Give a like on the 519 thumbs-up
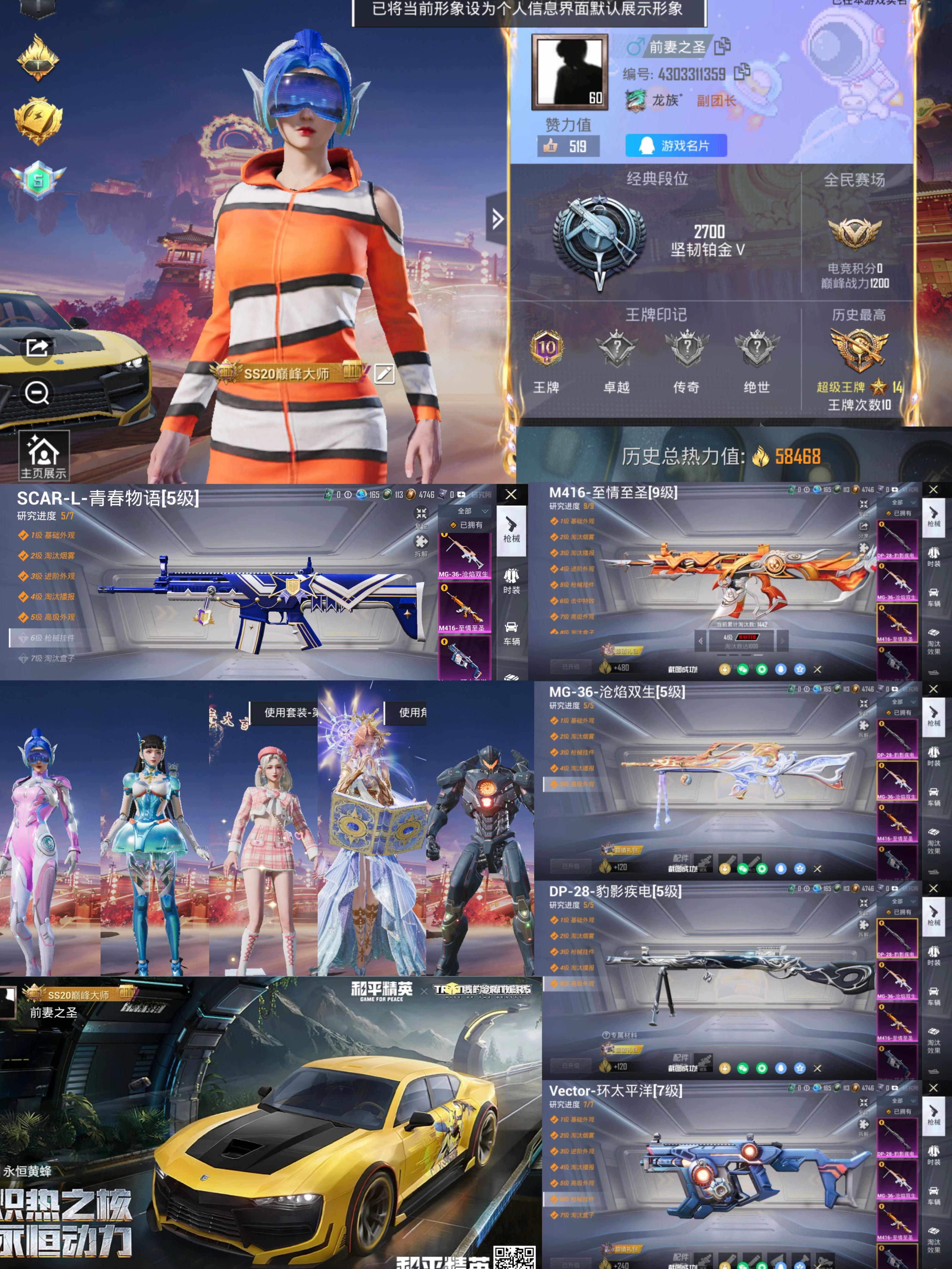Image resolution: width=952 pixels, height=1269 pixels. click(568, 146)
